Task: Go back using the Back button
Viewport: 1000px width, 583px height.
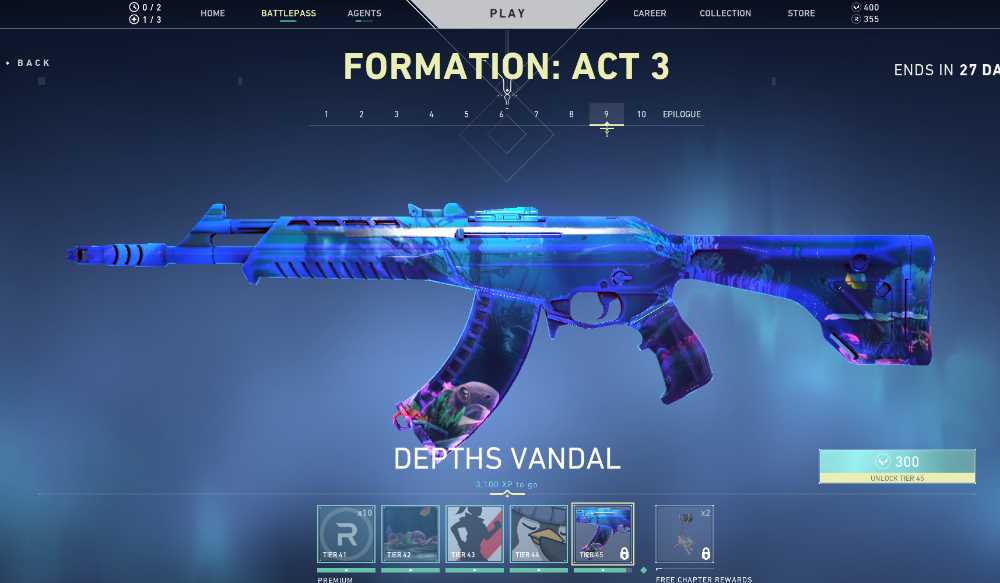Action: click(x=30, y=63)
